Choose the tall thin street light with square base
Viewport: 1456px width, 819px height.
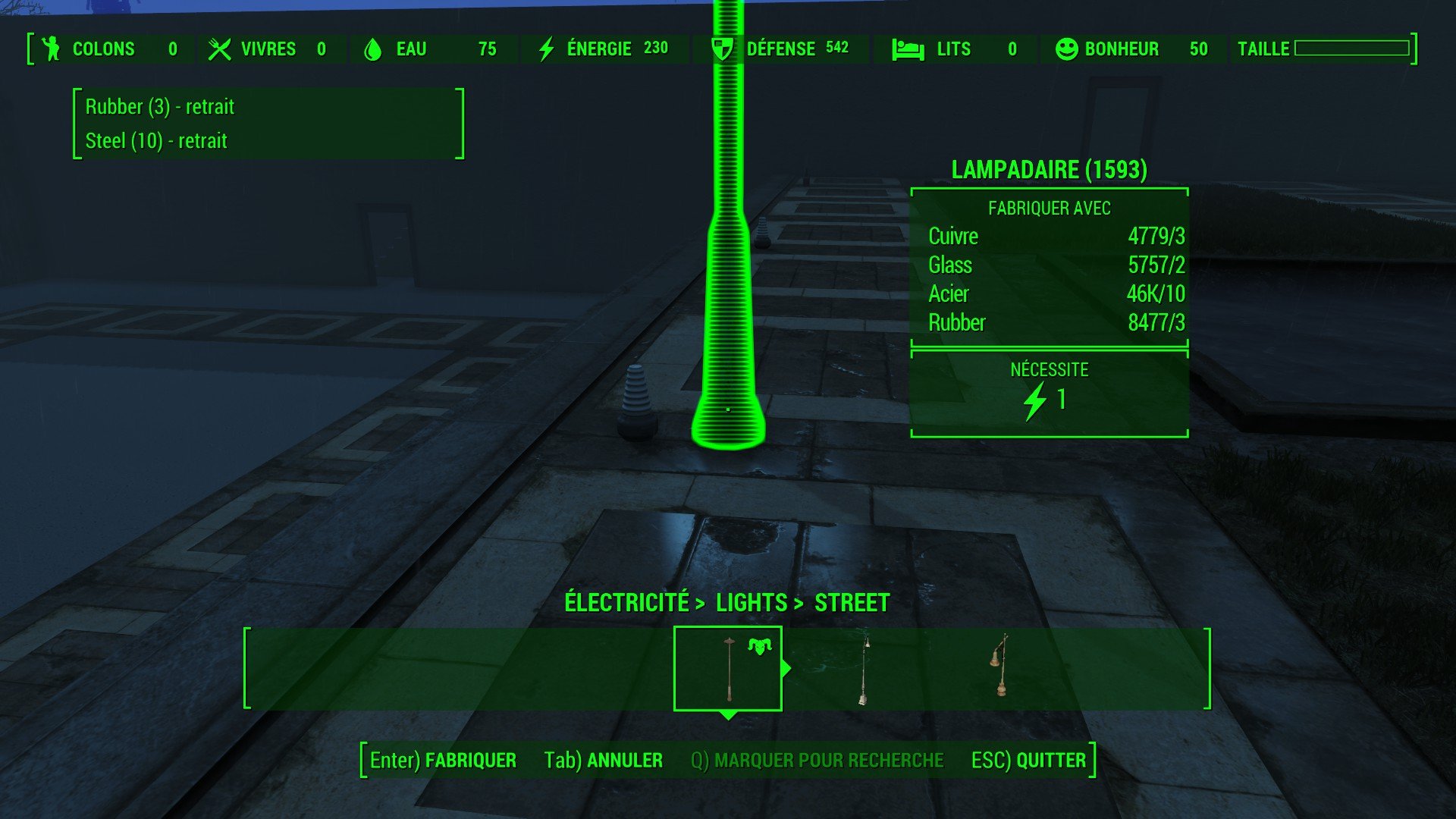(x=864, y=670)
